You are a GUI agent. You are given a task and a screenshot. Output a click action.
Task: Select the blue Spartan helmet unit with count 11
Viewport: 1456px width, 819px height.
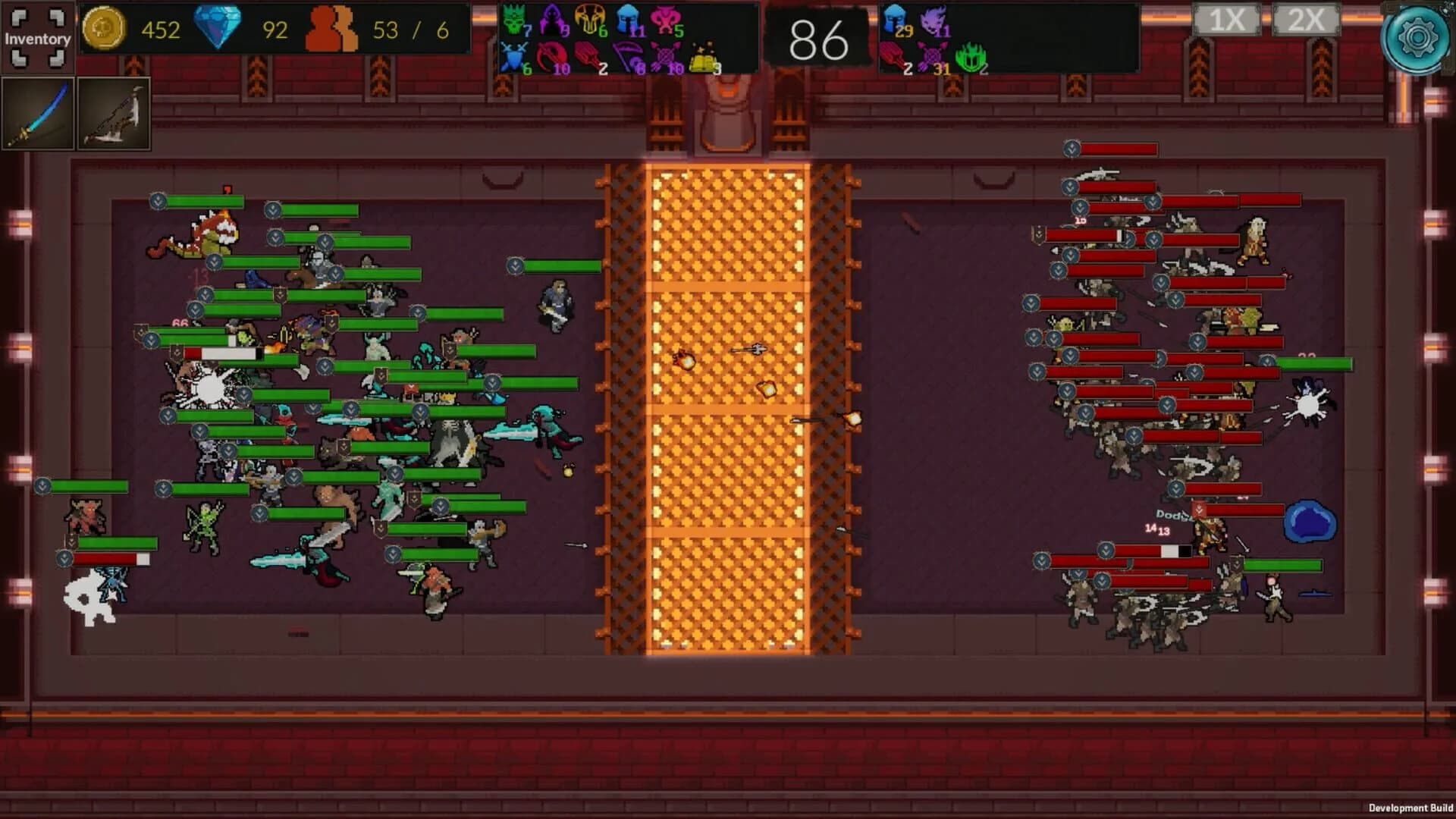pos(628,20)
